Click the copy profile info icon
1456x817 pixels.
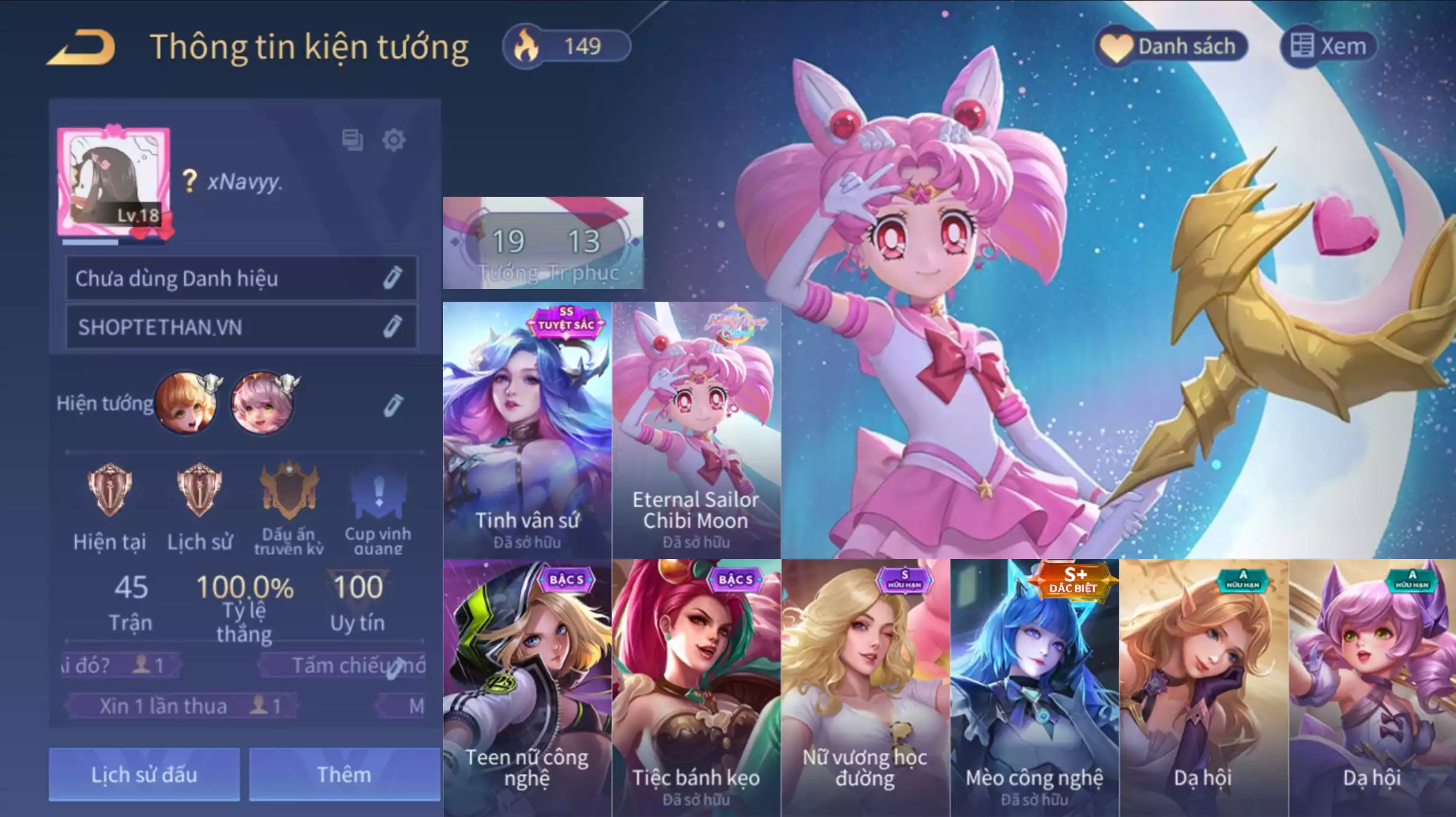click(x=353, y=139)
